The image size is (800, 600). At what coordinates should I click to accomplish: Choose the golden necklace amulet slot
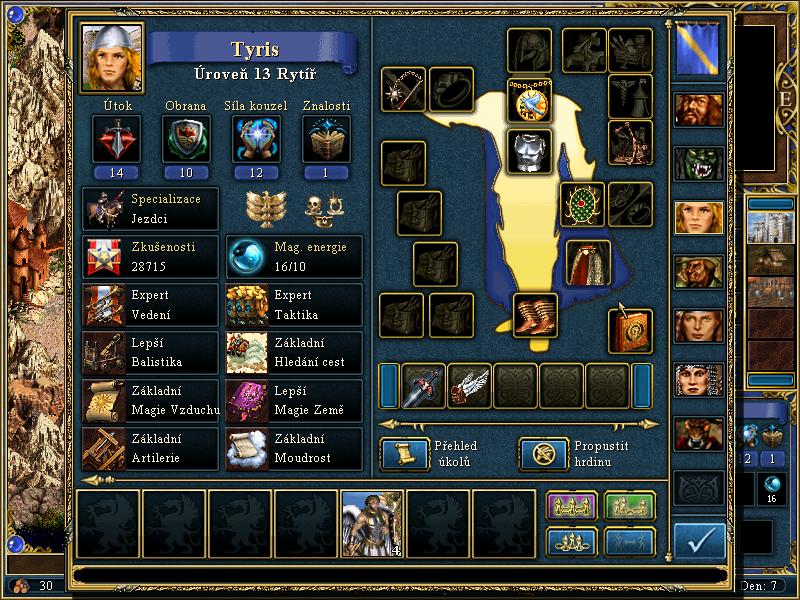point(529,101)
